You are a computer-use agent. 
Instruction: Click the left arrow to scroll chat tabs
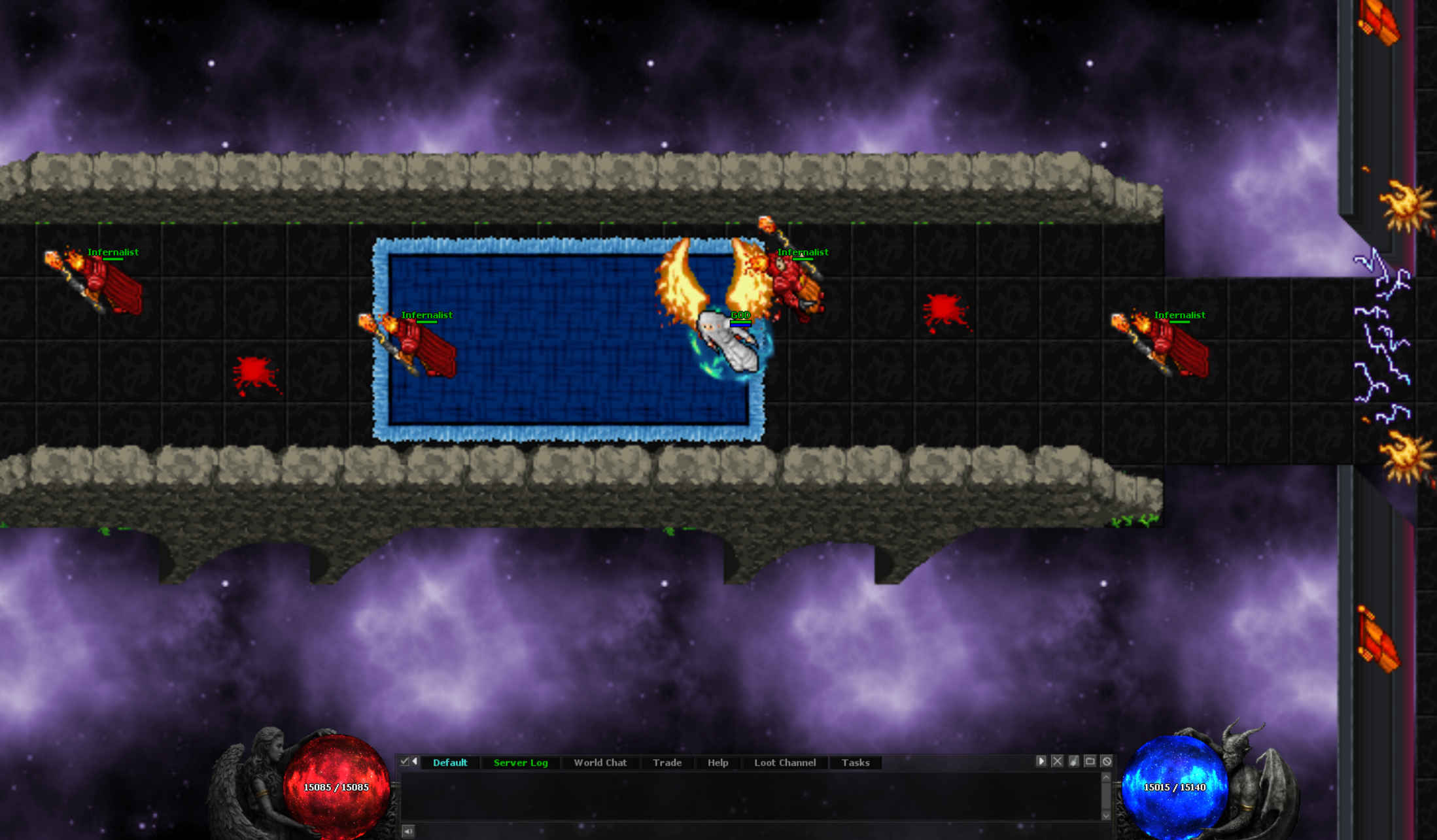point(415,762)
